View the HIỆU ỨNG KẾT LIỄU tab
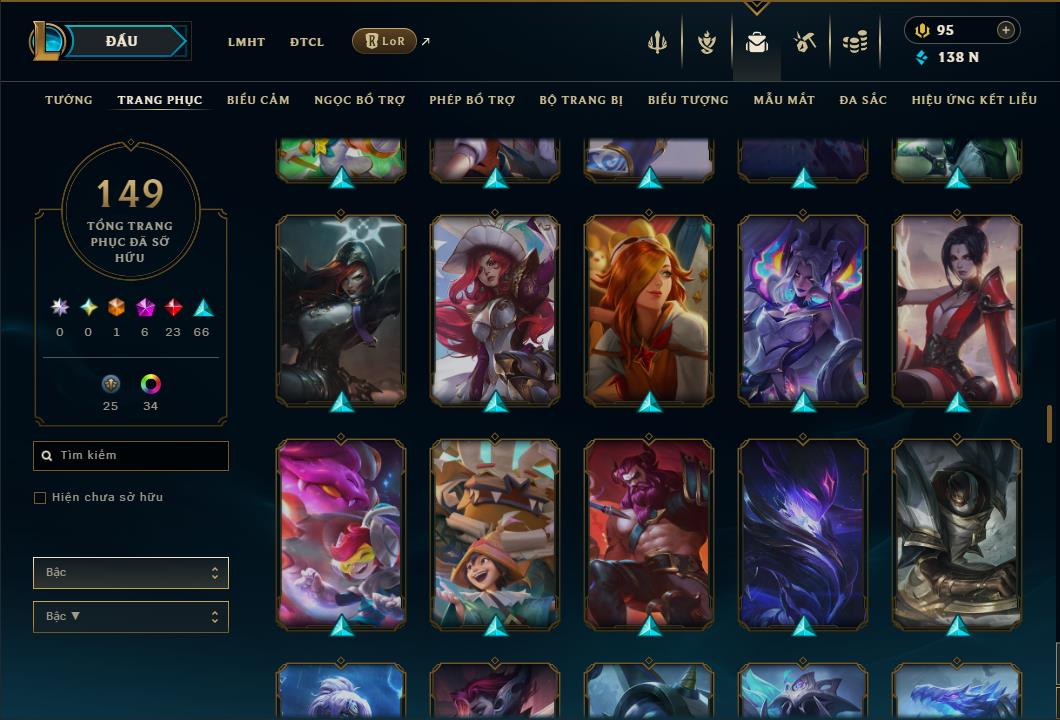The height and width of the screenshot is (720, 1060). point(974,100)
